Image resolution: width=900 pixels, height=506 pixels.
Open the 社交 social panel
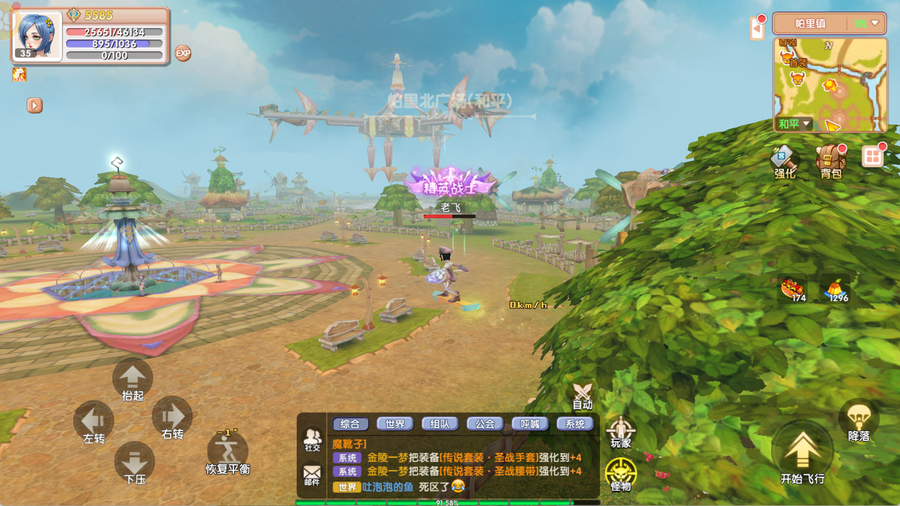[312, 439]
